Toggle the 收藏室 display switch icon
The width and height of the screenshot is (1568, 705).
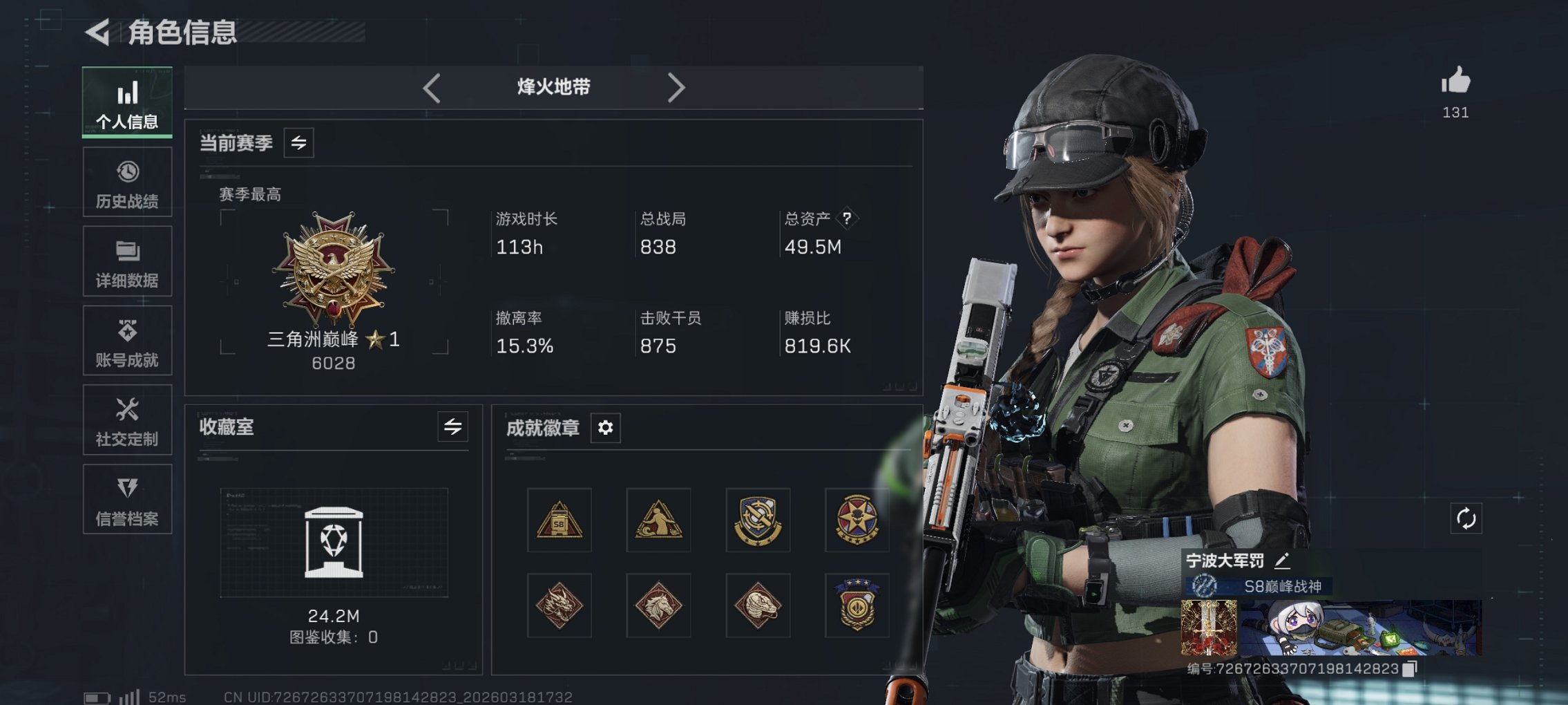click(x=452, y=427)
